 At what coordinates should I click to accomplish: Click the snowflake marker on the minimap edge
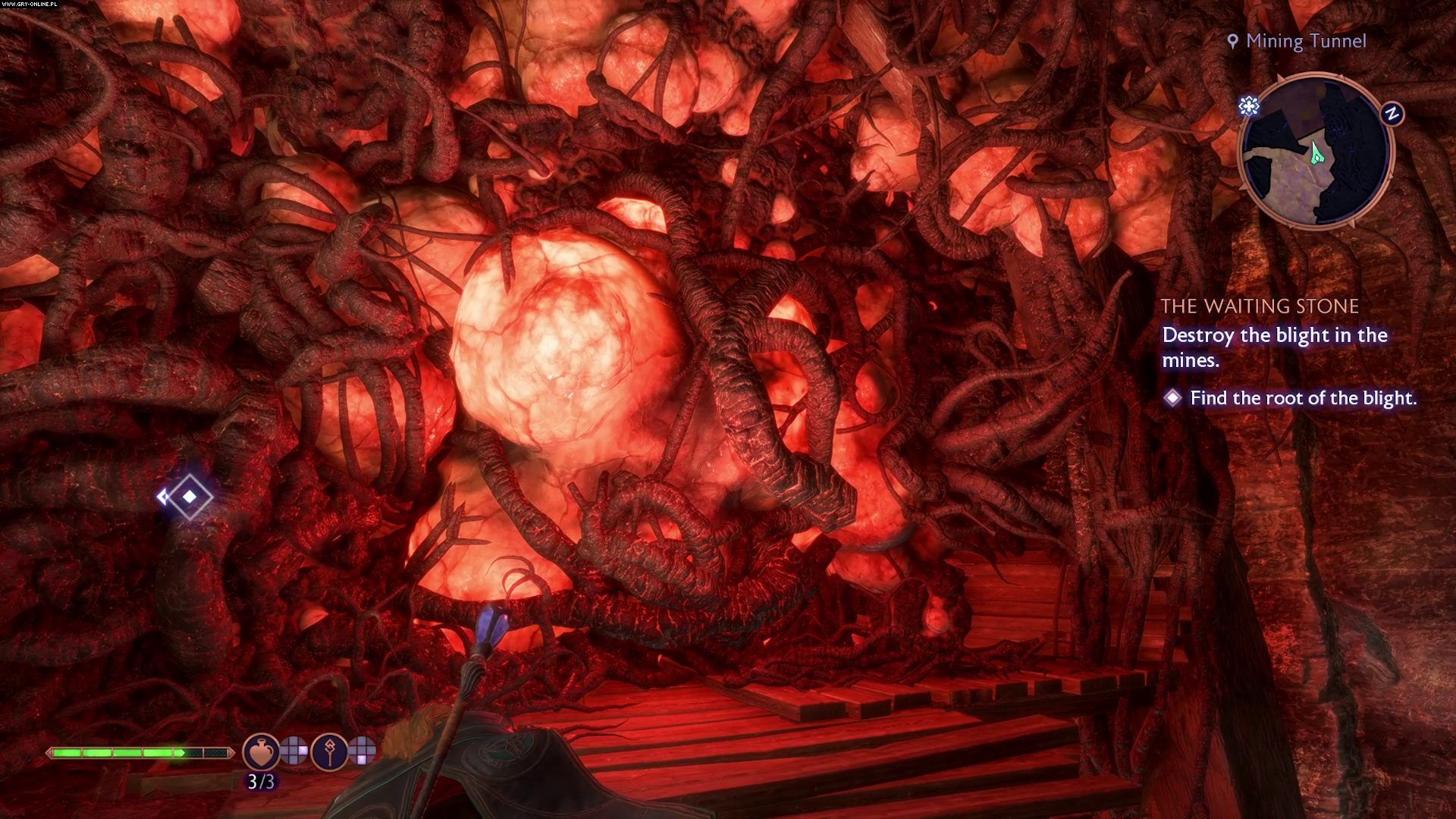pos(1248,106)
